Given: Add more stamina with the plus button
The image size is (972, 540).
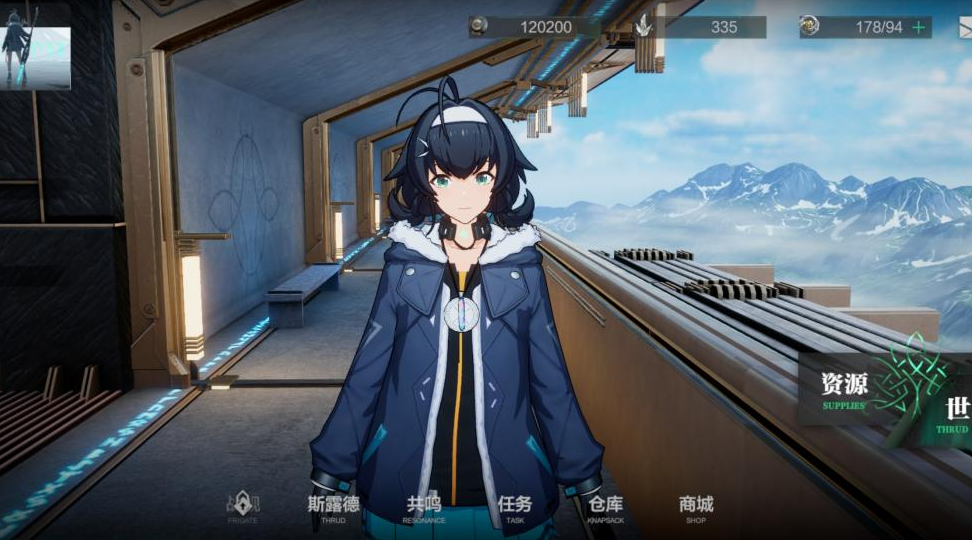Looking at the screenshot, I should coord(917,27).
